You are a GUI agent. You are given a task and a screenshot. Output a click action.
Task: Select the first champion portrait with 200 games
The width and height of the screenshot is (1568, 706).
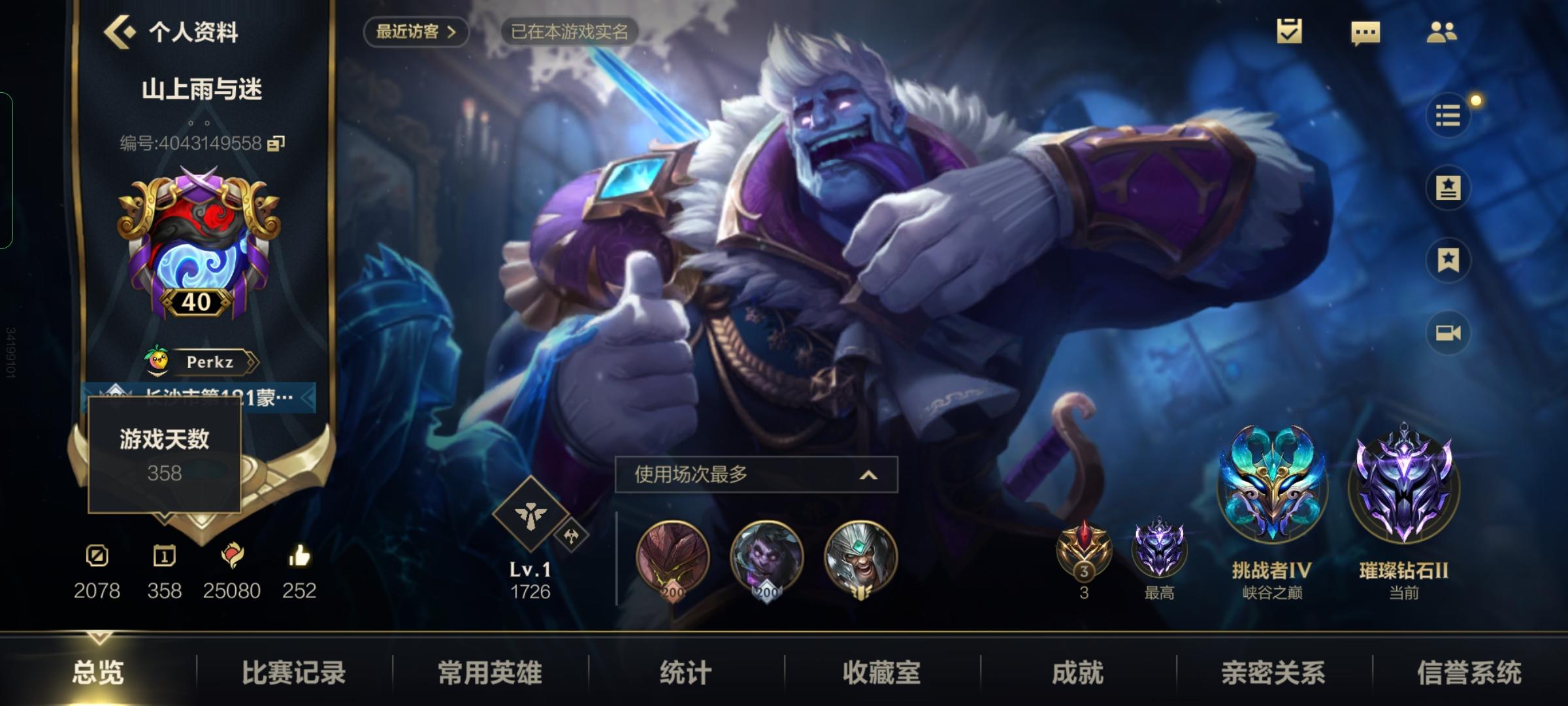[672, 559]
